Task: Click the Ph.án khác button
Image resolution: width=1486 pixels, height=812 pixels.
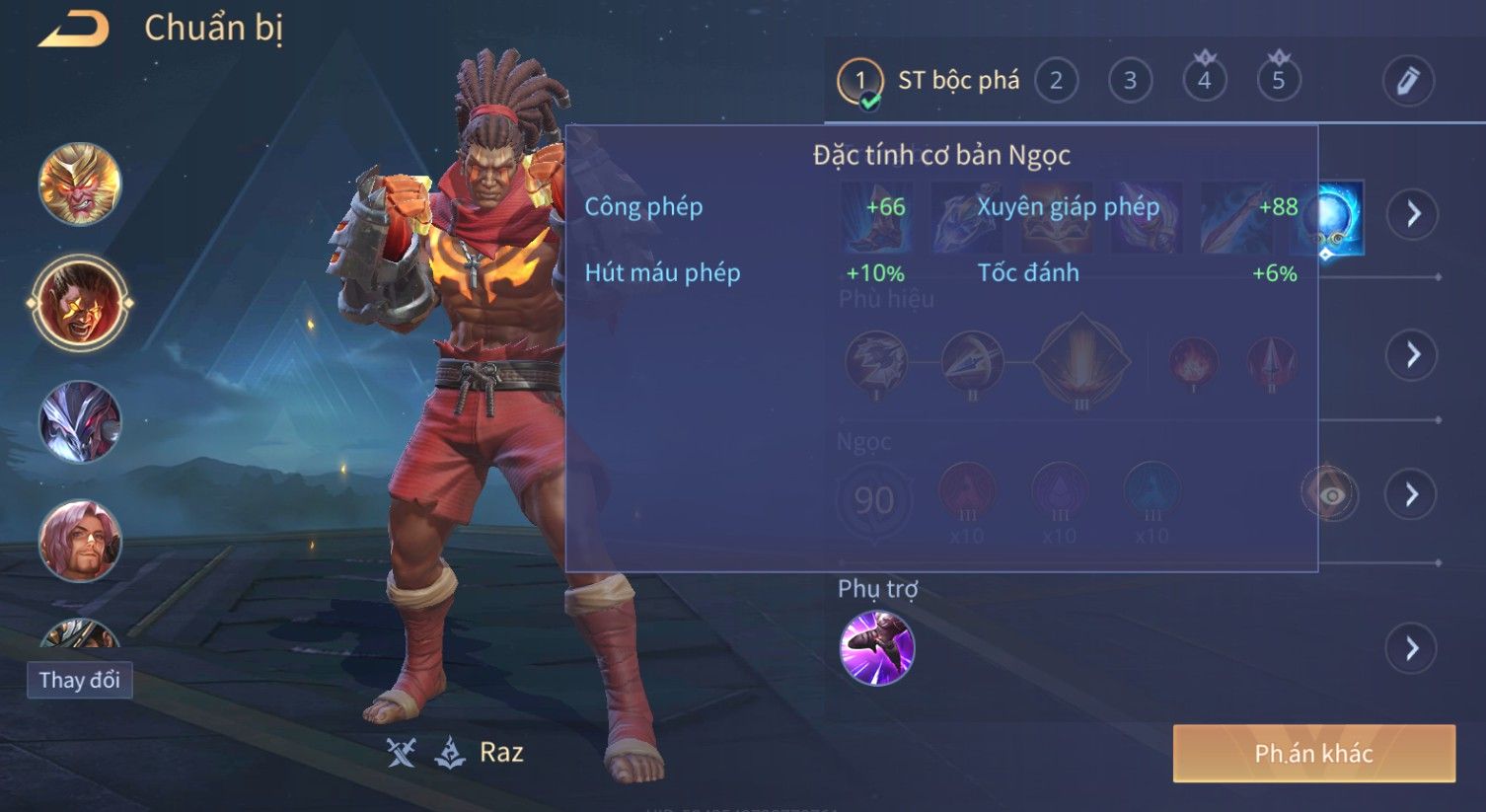Action: 1313,754
